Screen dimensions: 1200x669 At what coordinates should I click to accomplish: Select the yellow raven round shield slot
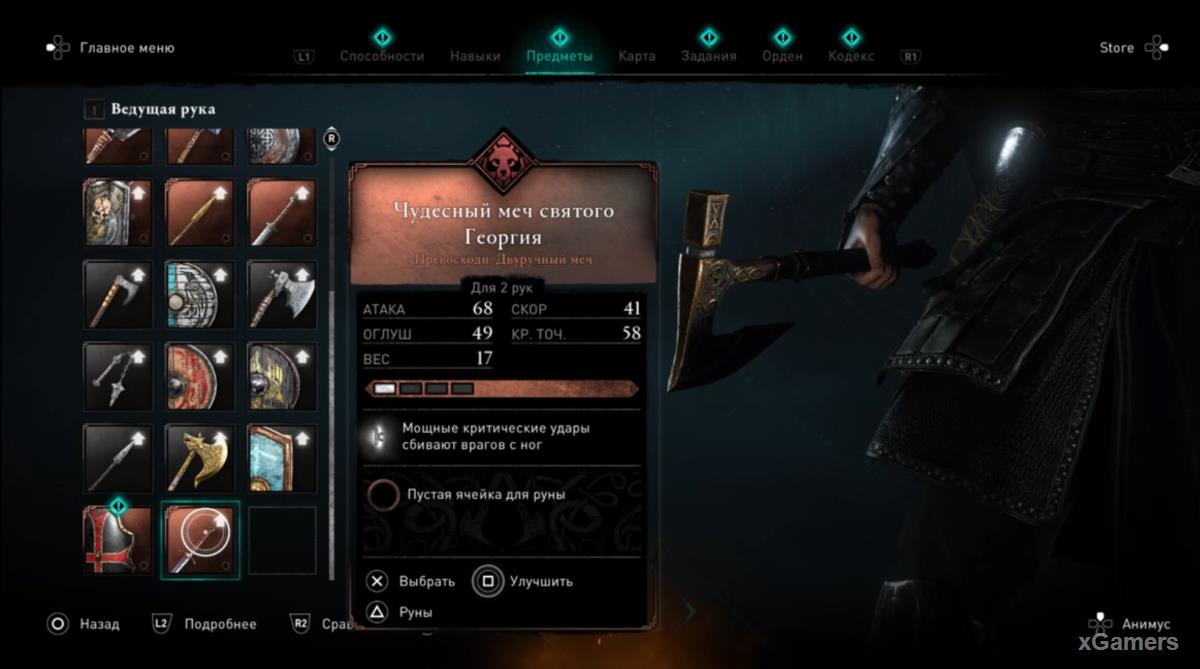(x=282, y=377)
